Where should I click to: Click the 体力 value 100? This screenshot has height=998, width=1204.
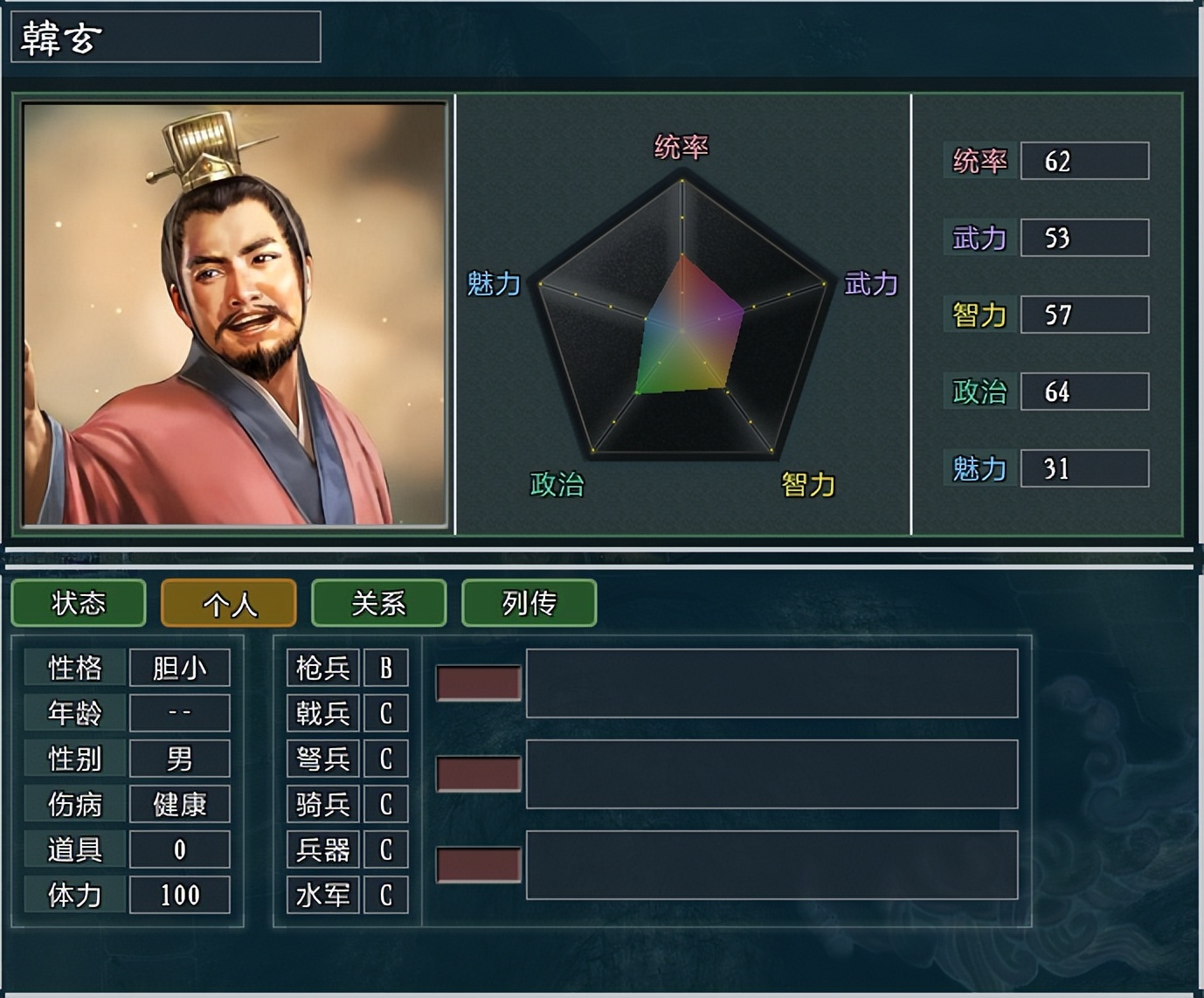point(179,894)
